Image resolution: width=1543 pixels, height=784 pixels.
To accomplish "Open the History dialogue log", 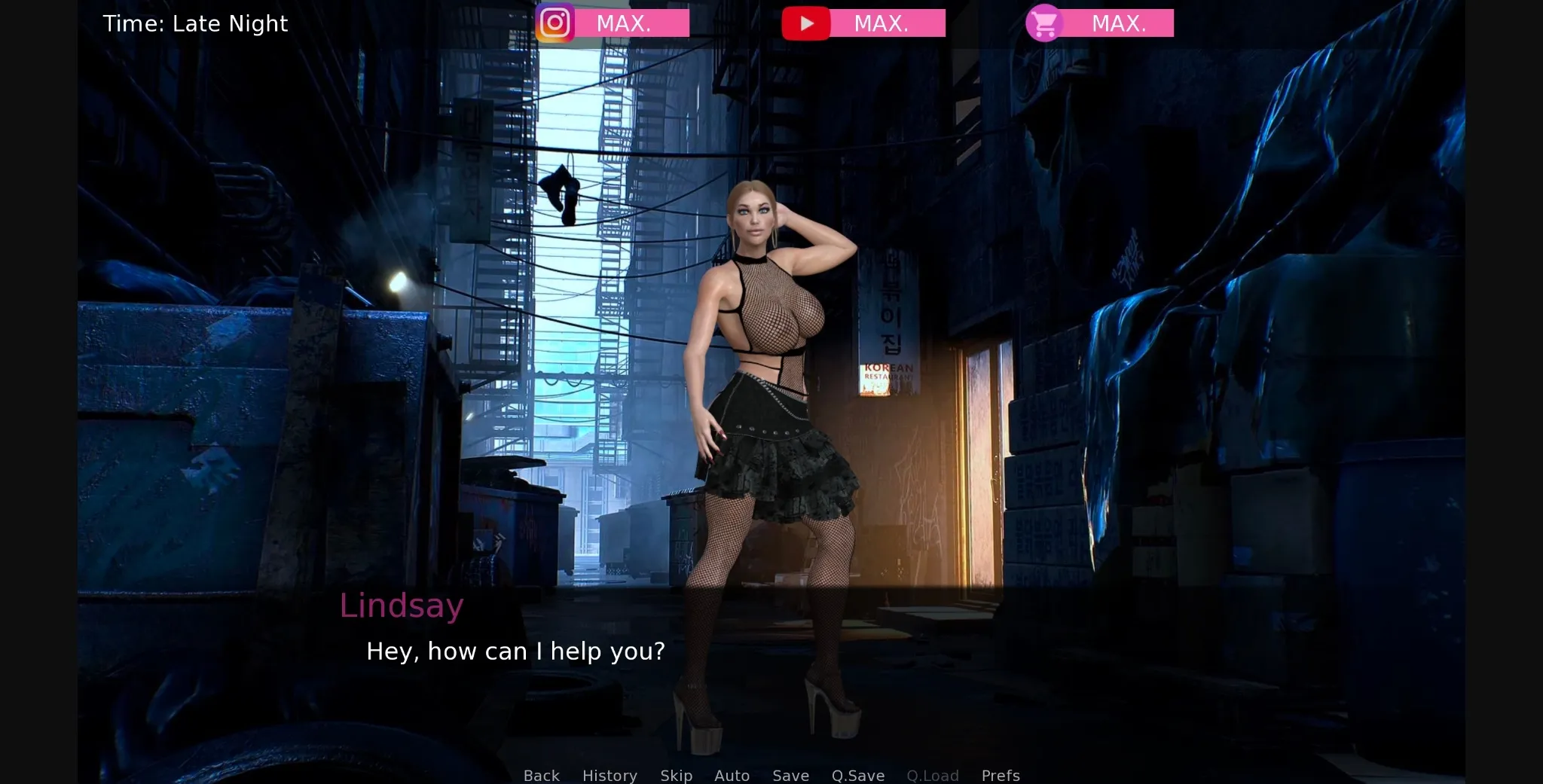I will (x=609, y=775).
